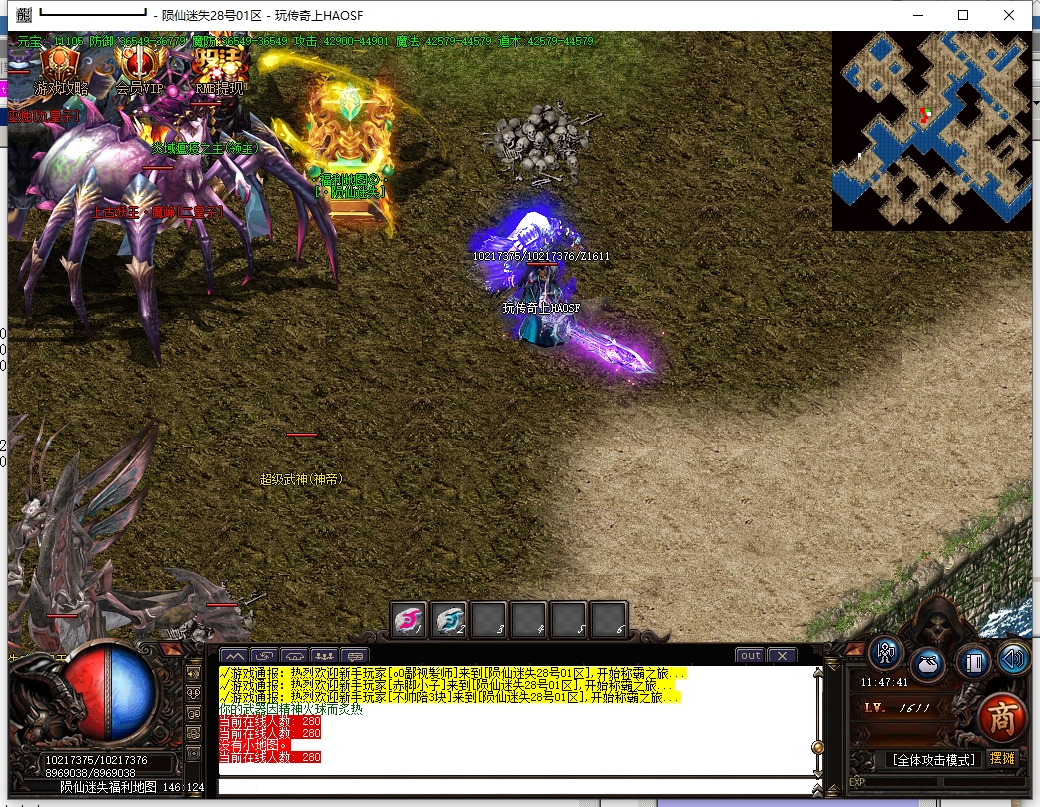Use the blue skill in hotbar slot 2
Viewport: 1040px width, 807px height.
(448, 620)
